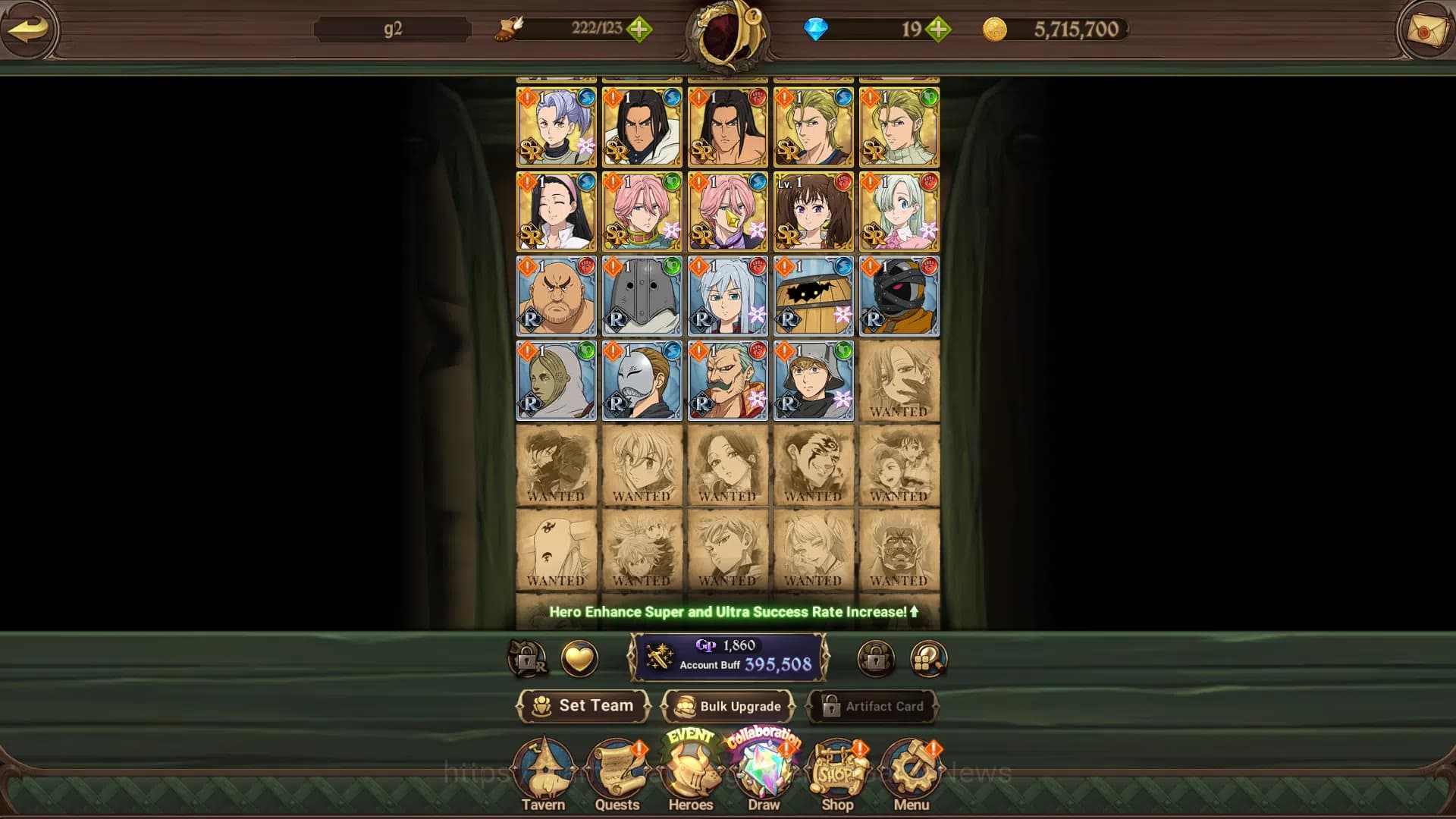Open the hero search filter magnifier
Image resolution: width=1456 pixels, height=819 pixels.
(929, 658)
